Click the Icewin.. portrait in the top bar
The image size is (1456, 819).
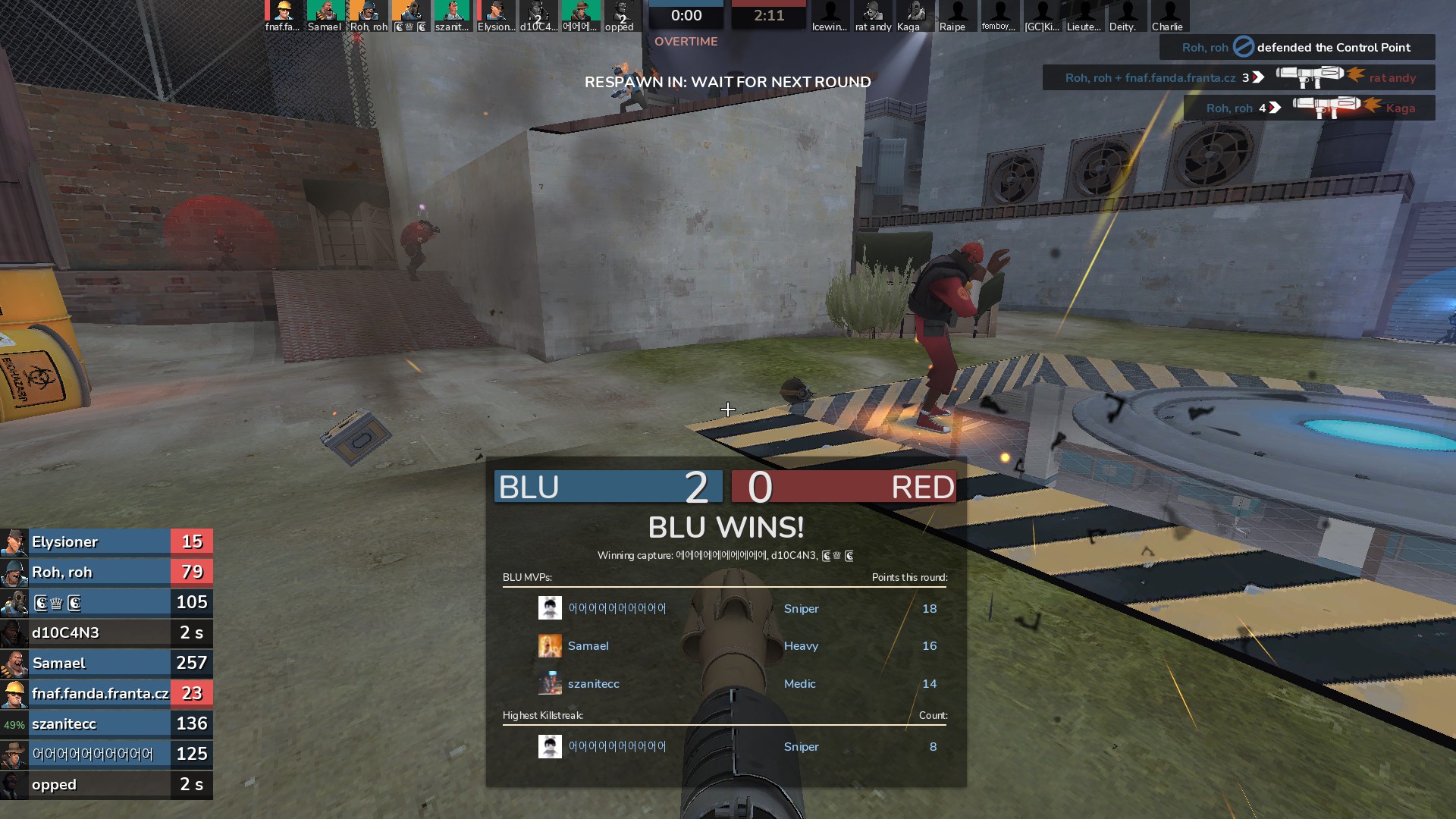pos(830,16)
